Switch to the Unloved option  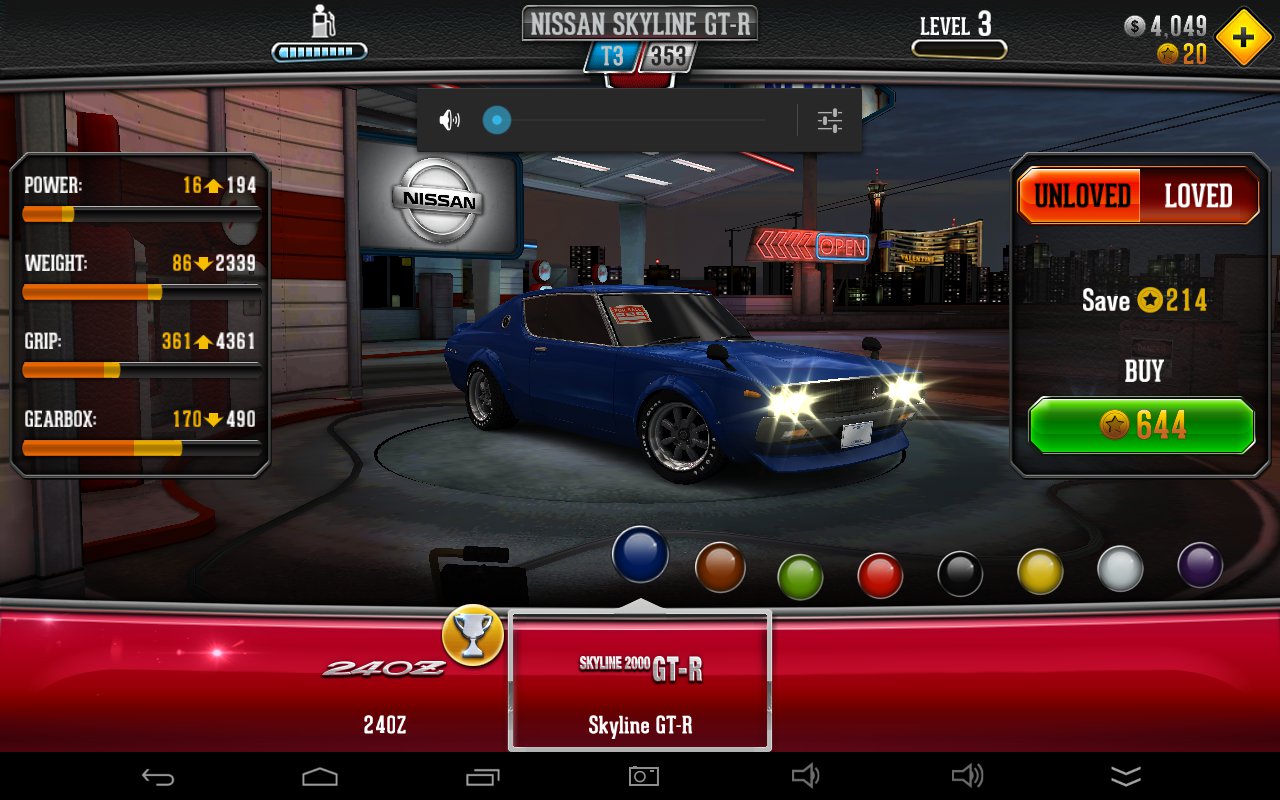[1081, 195]
